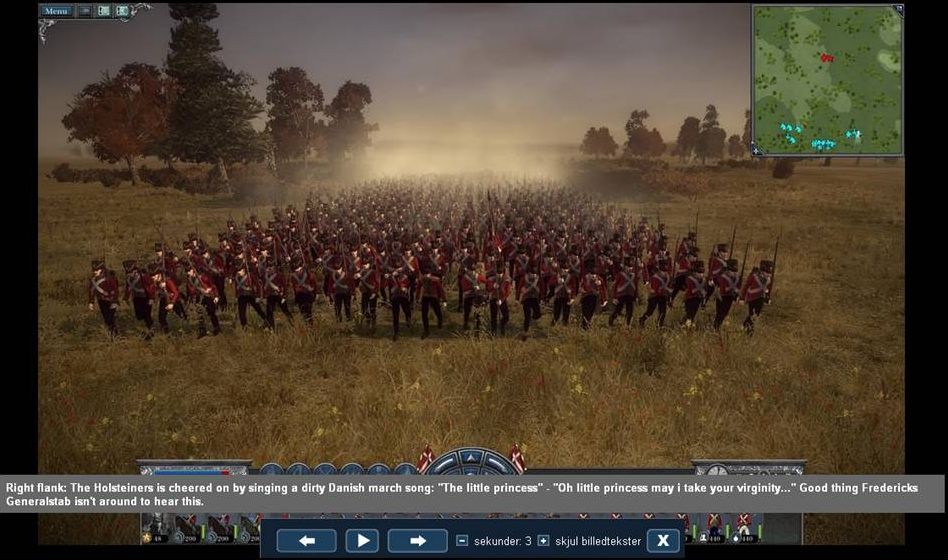The width and height of the screenshot is (948, 560).
Task: Open the game Menu button
Action: click(56, 11)
